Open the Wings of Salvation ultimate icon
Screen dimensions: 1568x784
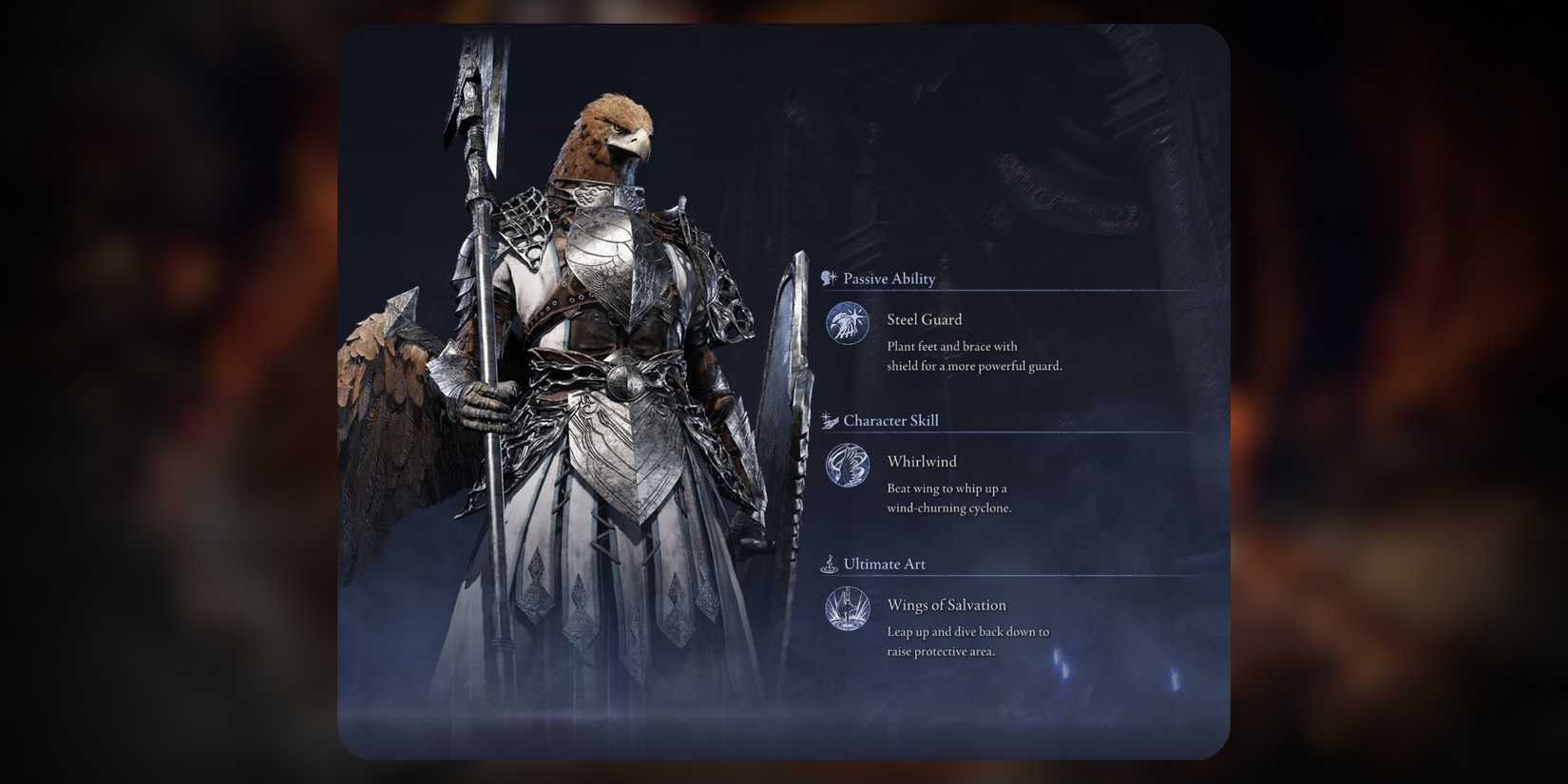click(847, 610)
